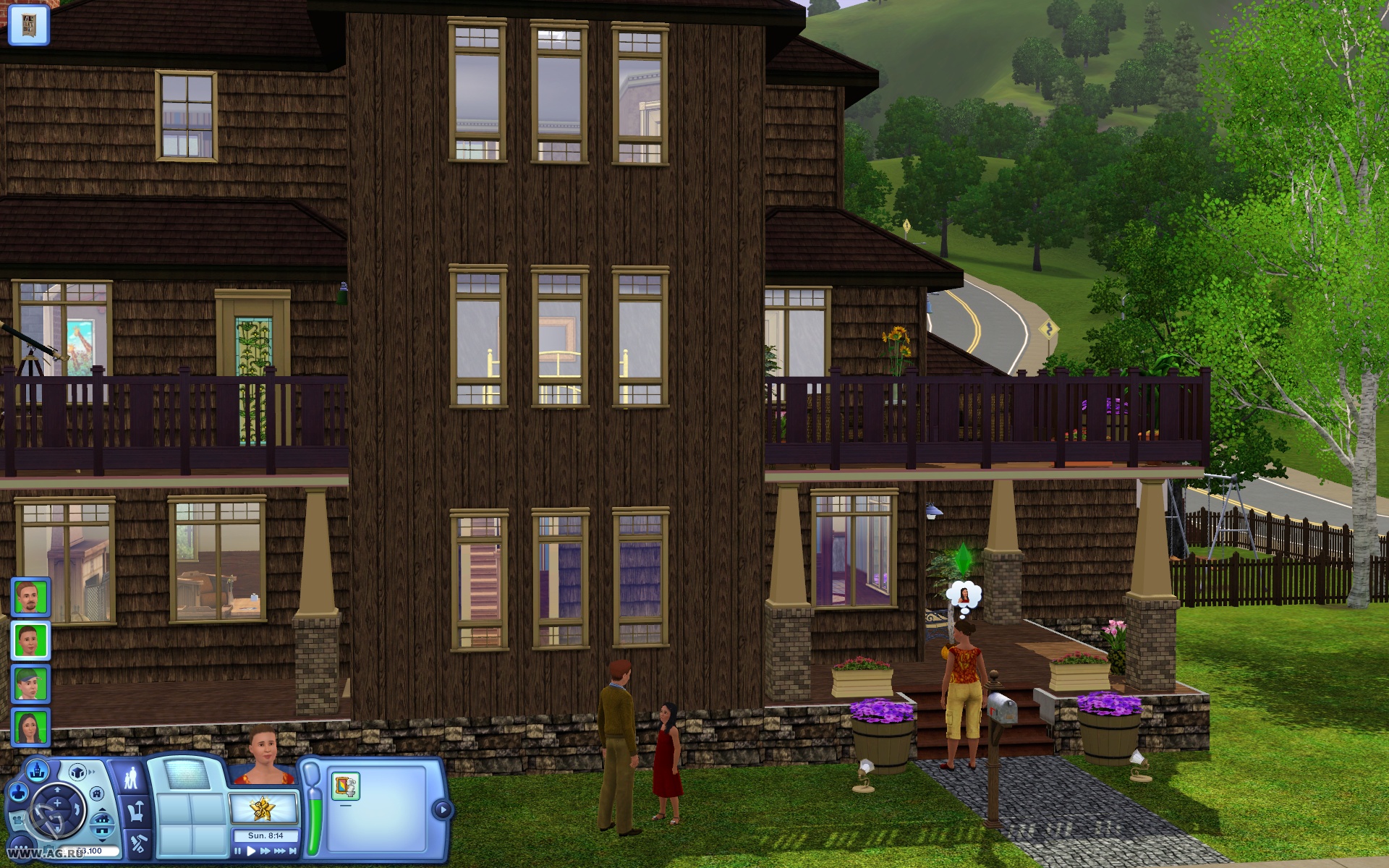This screenshot has width=1389, height=868.
Task: Select the Sim portrait with green cap
Action: (30, 684)
